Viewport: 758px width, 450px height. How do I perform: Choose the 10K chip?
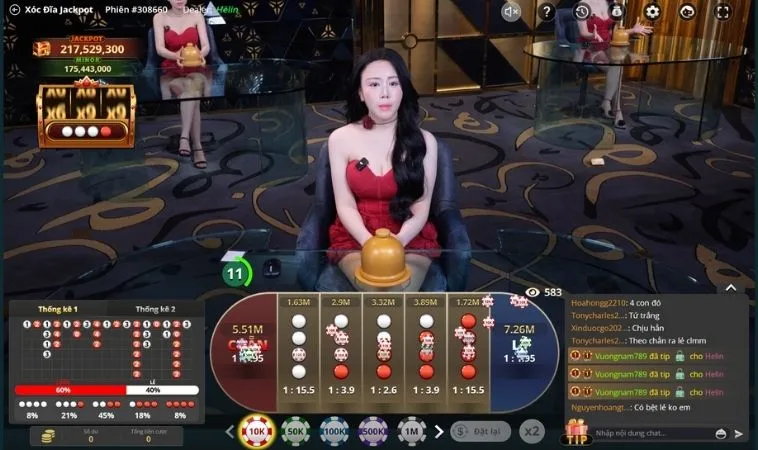coord(256,432)
